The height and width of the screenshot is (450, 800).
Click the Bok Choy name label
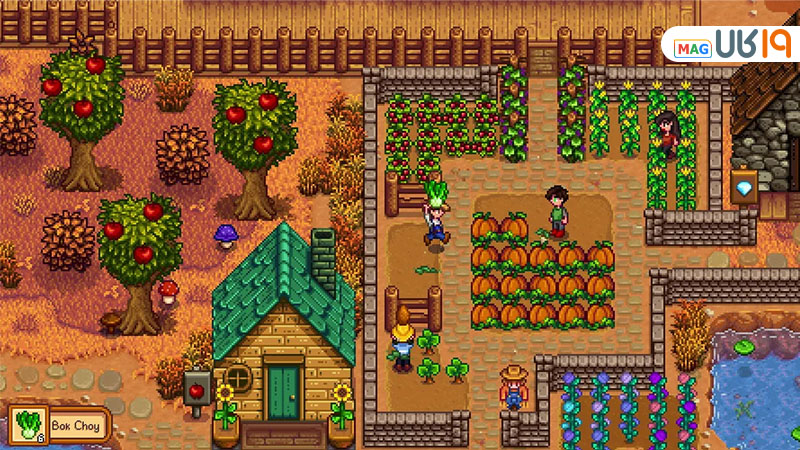pyautogui.click(x=74, y=424)
